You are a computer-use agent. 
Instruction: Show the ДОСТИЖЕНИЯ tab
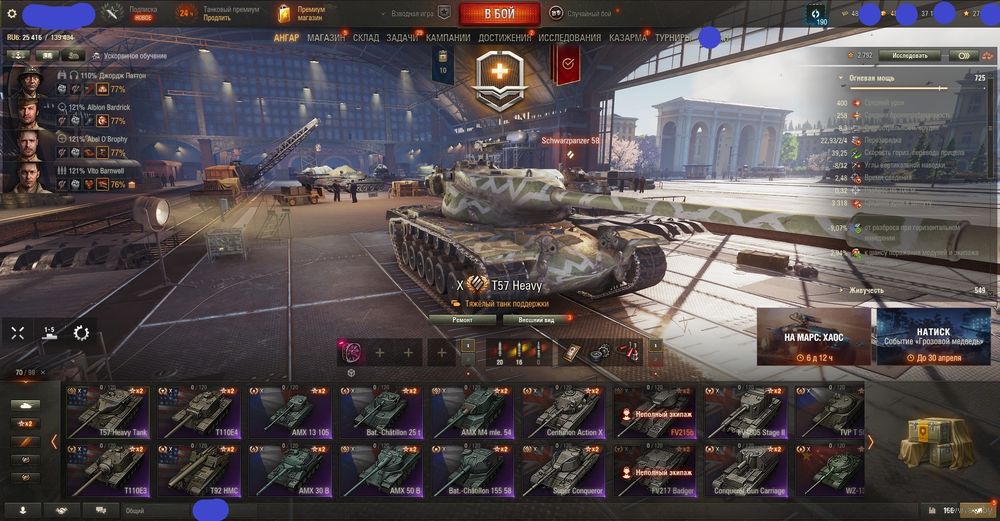pos(505,38)
